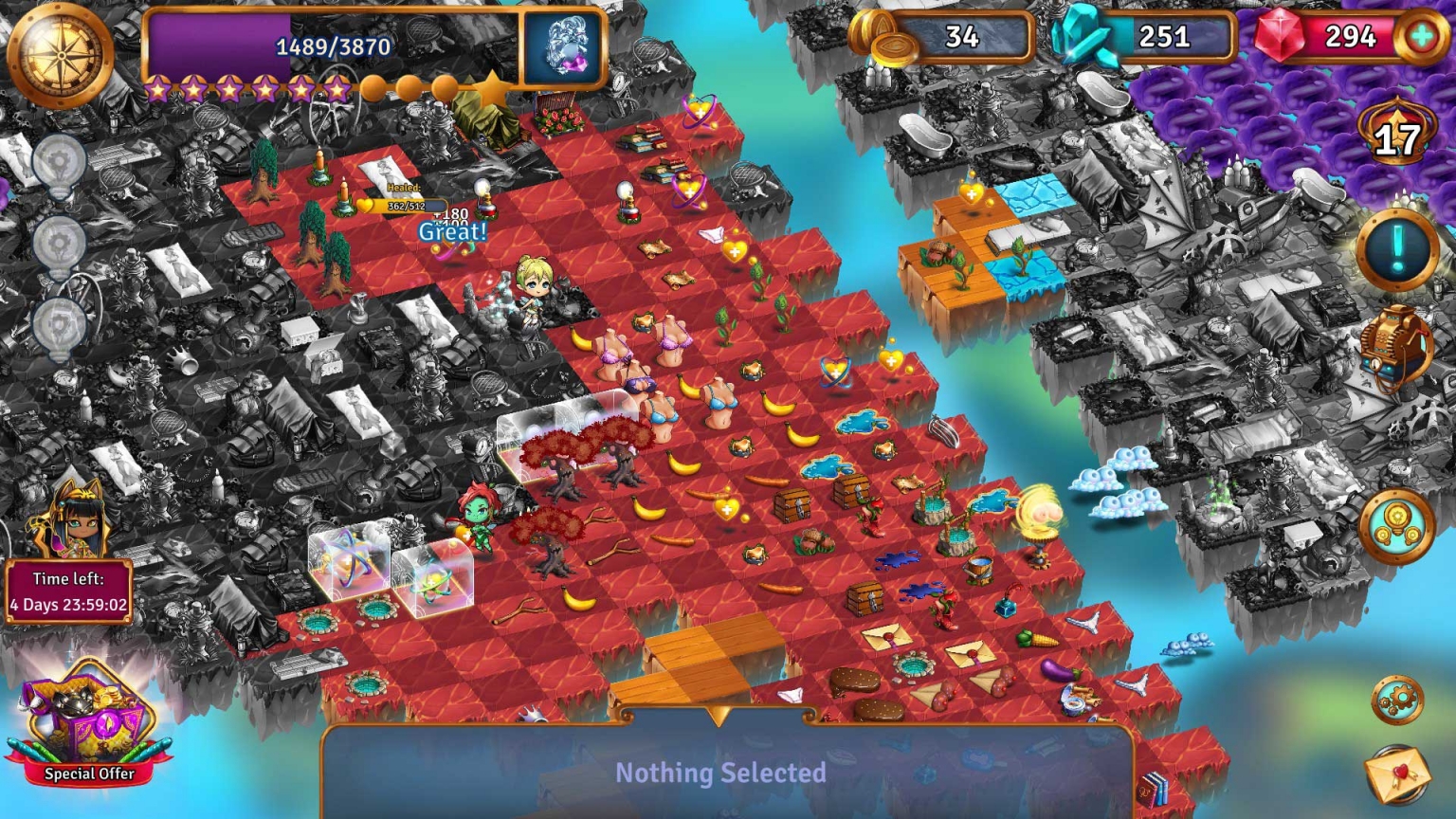
Task: Open the level 17 crown badge
Action: [x=1396, y=136]
